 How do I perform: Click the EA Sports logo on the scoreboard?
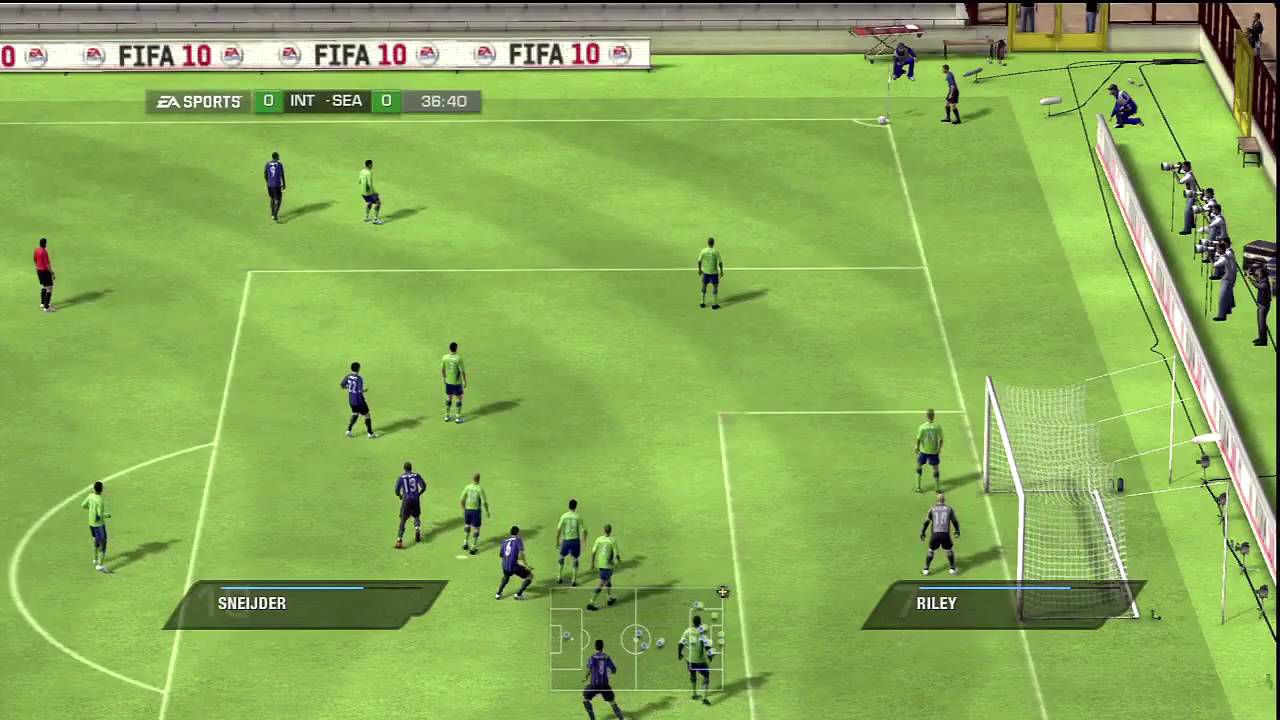pos(198,100)
